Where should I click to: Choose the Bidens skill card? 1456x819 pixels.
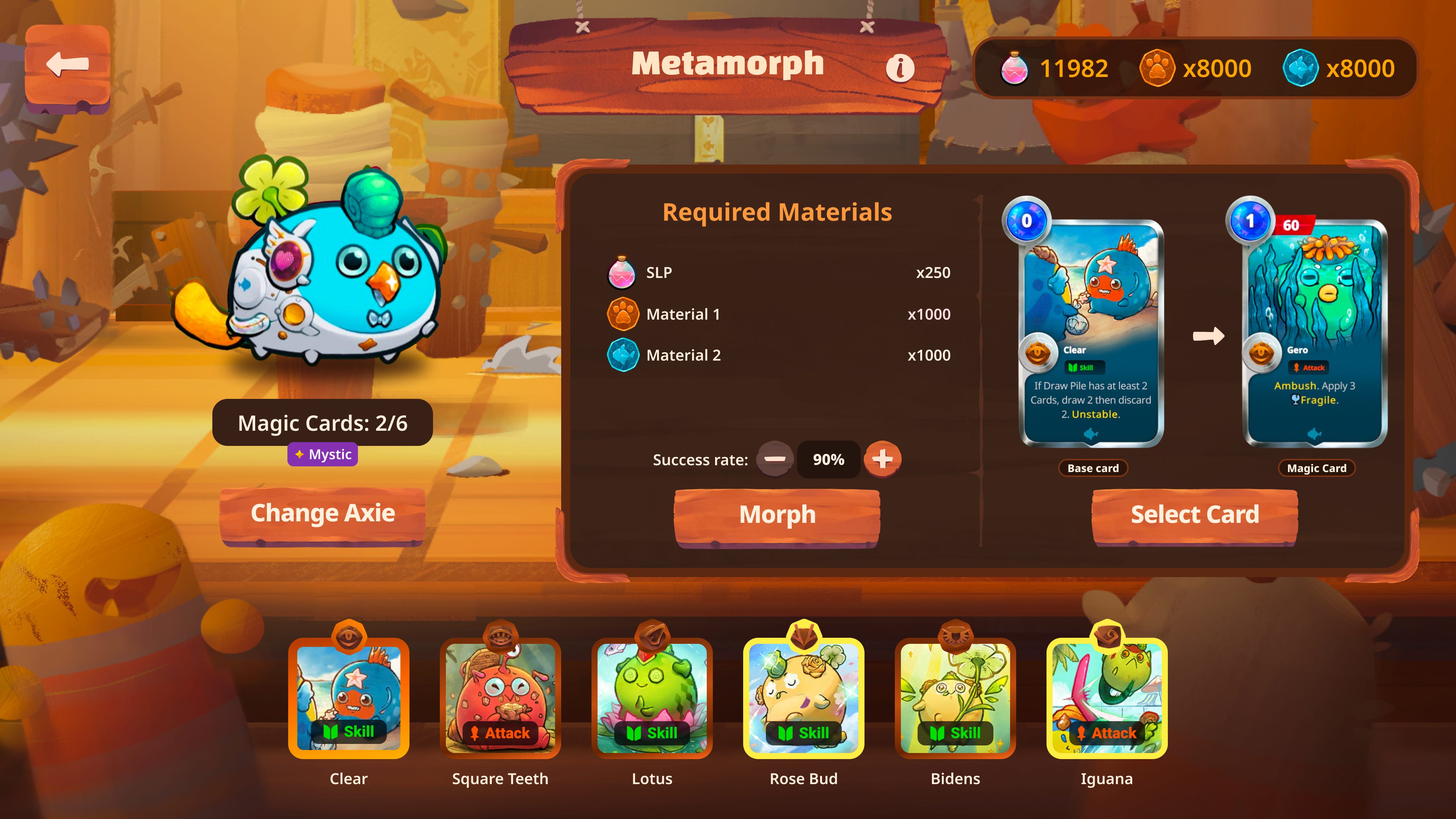click(955, 698)
